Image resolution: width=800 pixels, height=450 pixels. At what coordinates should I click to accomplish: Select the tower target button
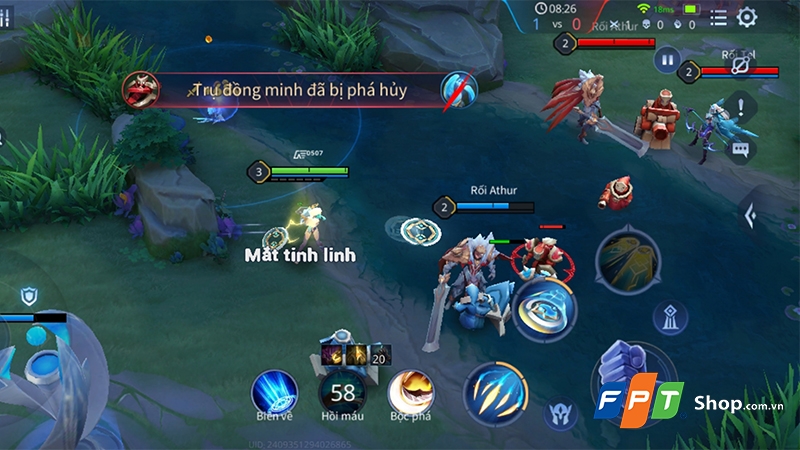(669, 317)
